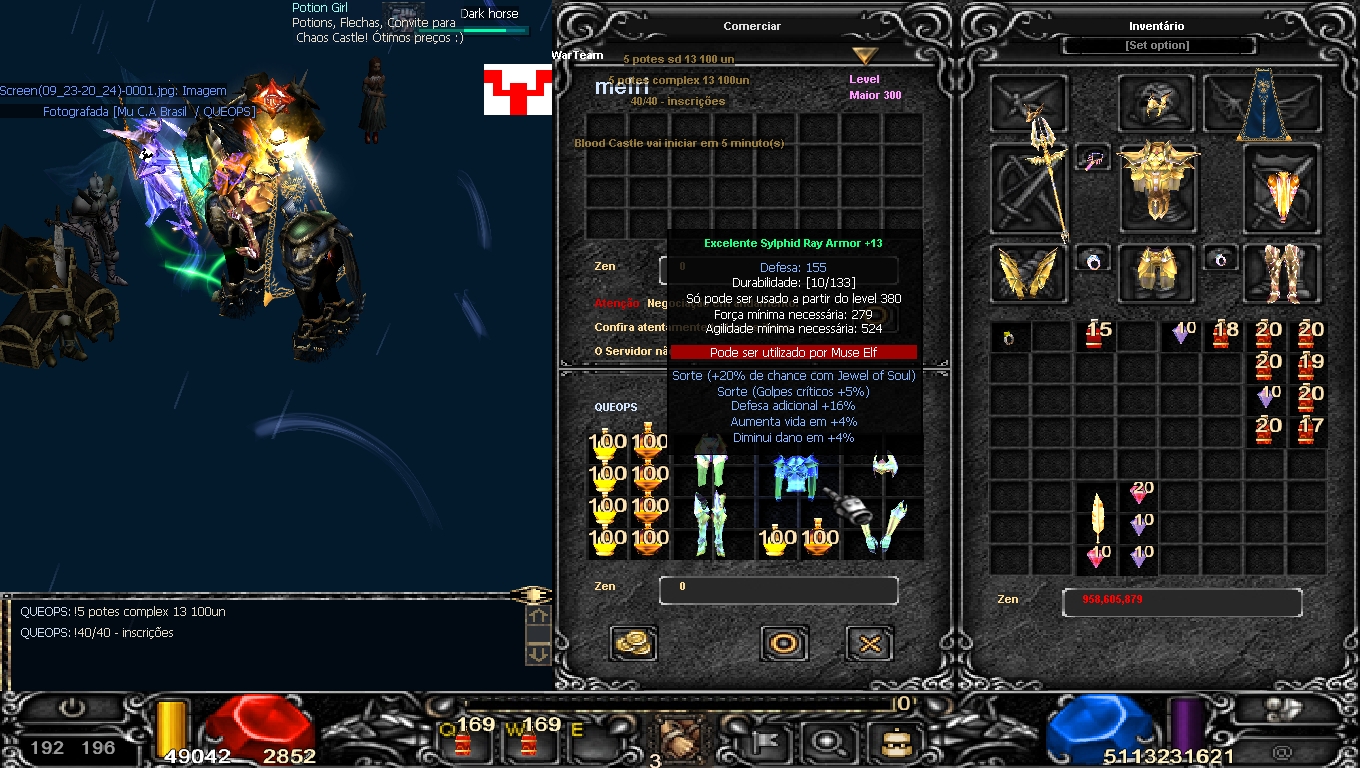Pick the golden feather in inventory
This screenshot has height=768, width=1360.
(x=1097, y=516)
